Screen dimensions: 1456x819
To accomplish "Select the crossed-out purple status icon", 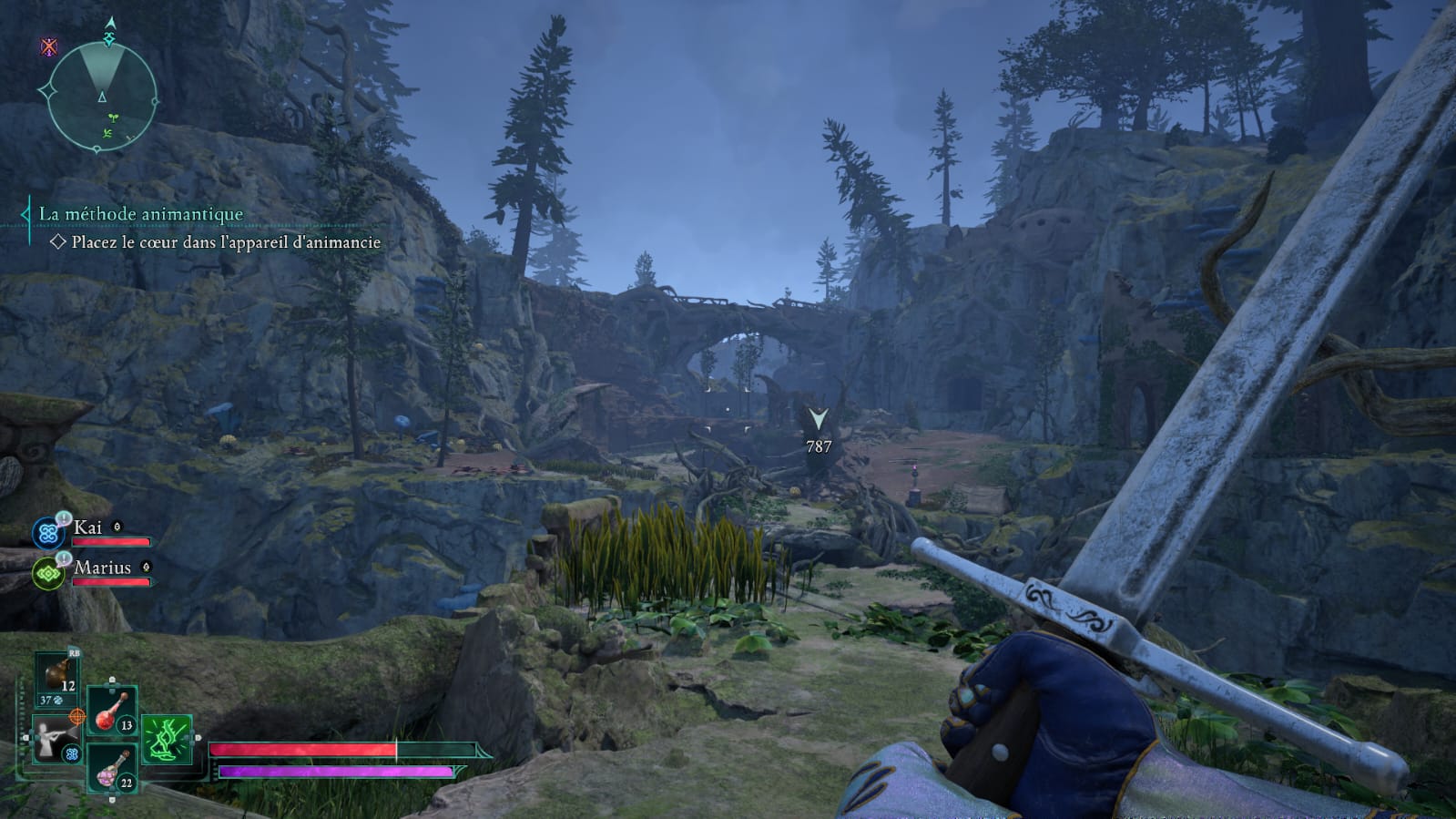I will coord(49,46).
